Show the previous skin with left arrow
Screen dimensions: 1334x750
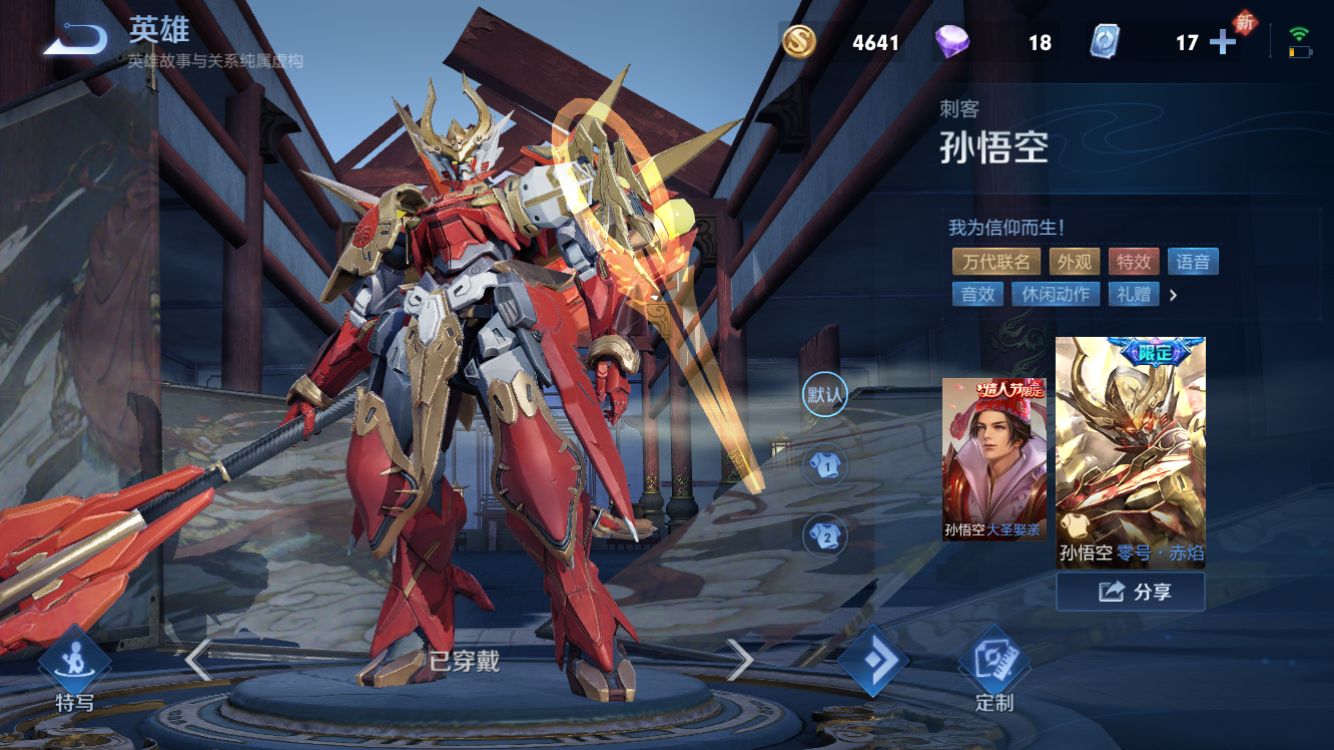[198, 660]
